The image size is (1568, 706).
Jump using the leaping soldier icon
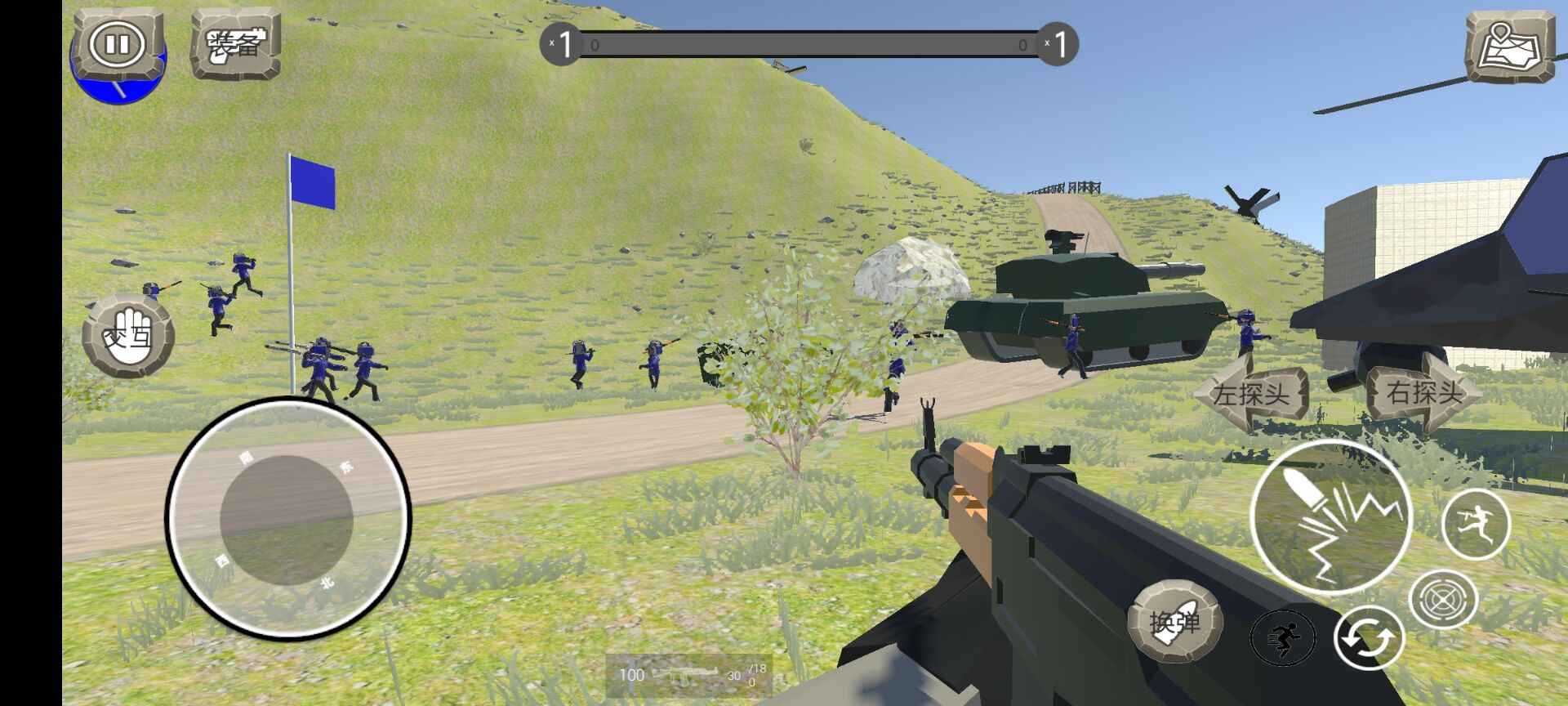click(1476, 524)
